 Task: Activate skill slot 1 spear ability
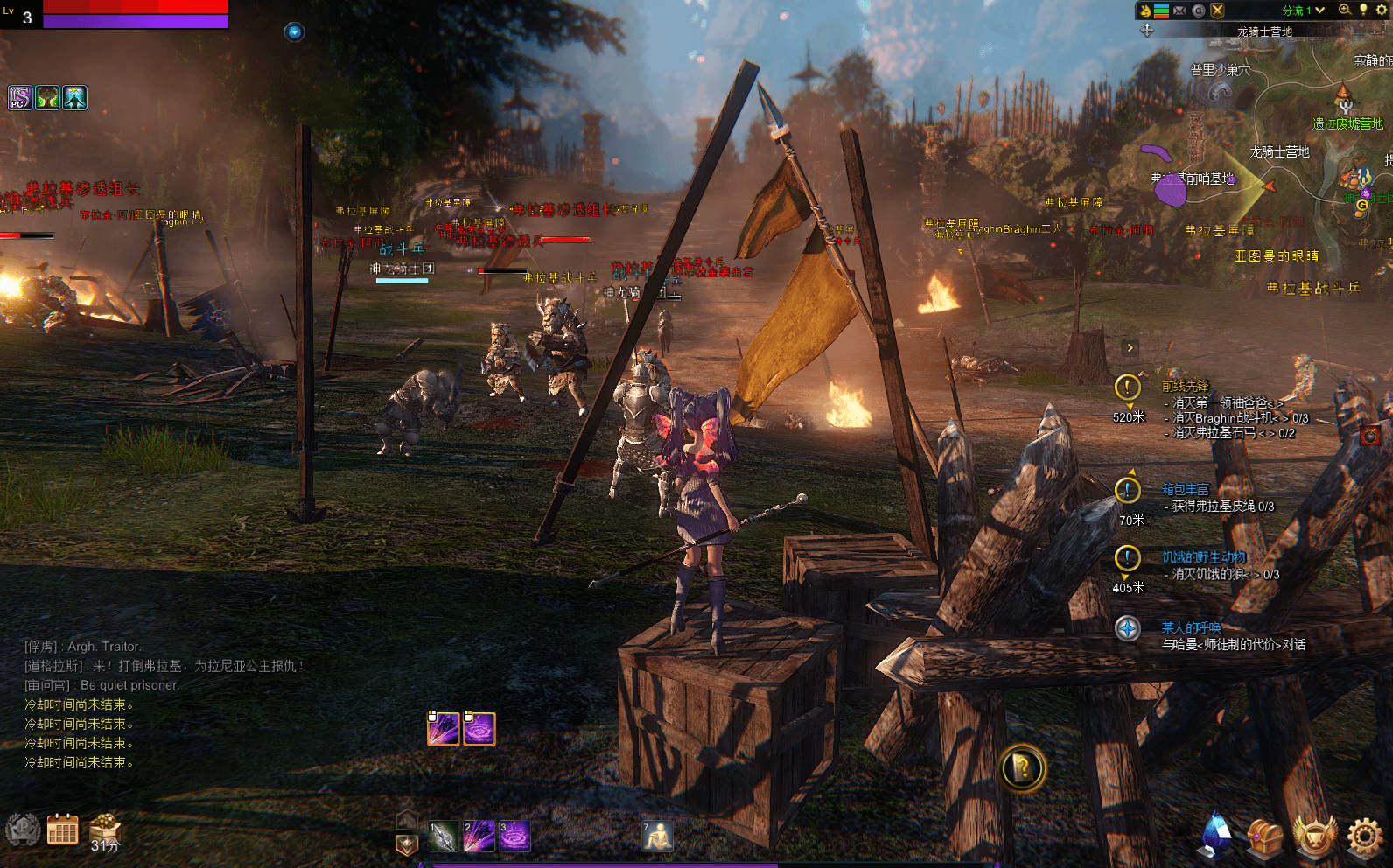443,836
